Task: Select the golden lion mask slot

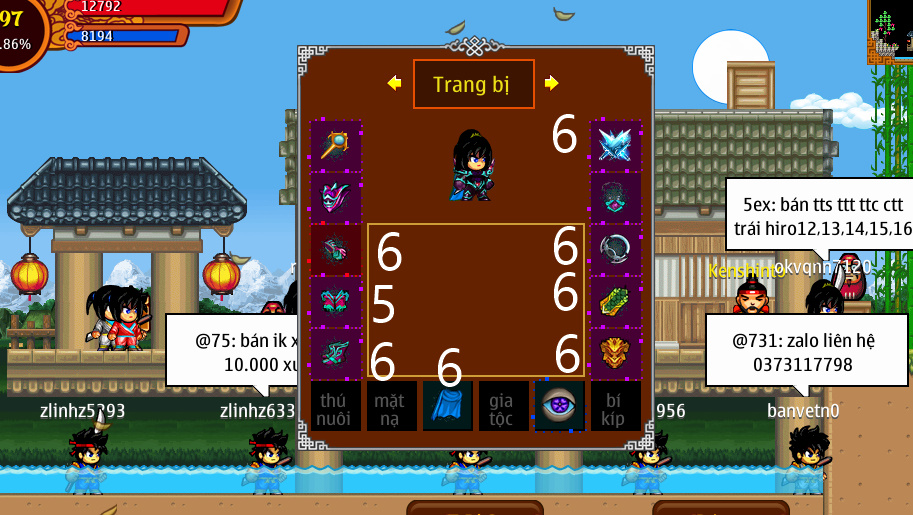Action: (x=615, y=354)
